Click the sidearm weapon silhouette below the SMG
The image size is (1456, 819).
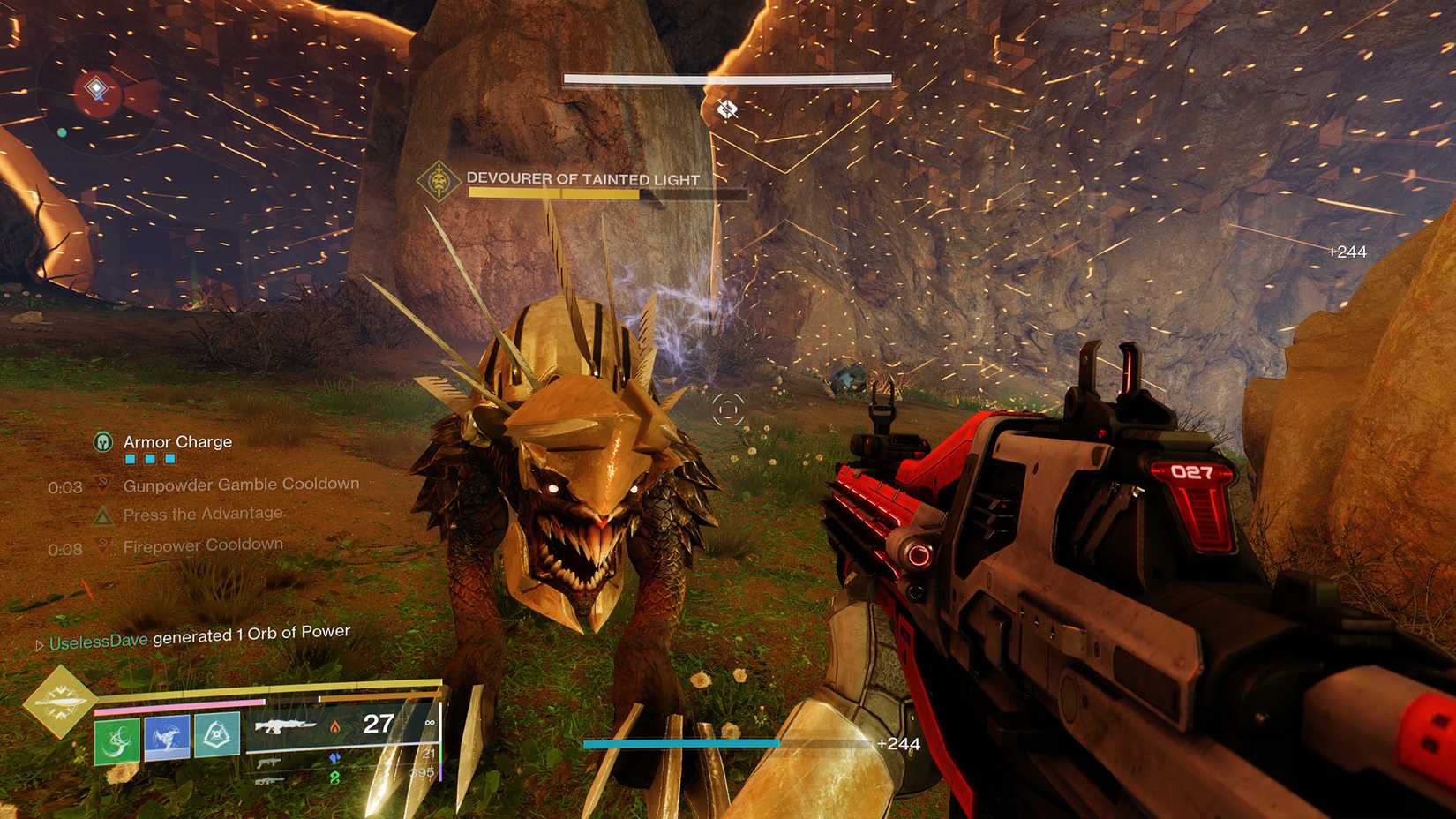(269, 781)
